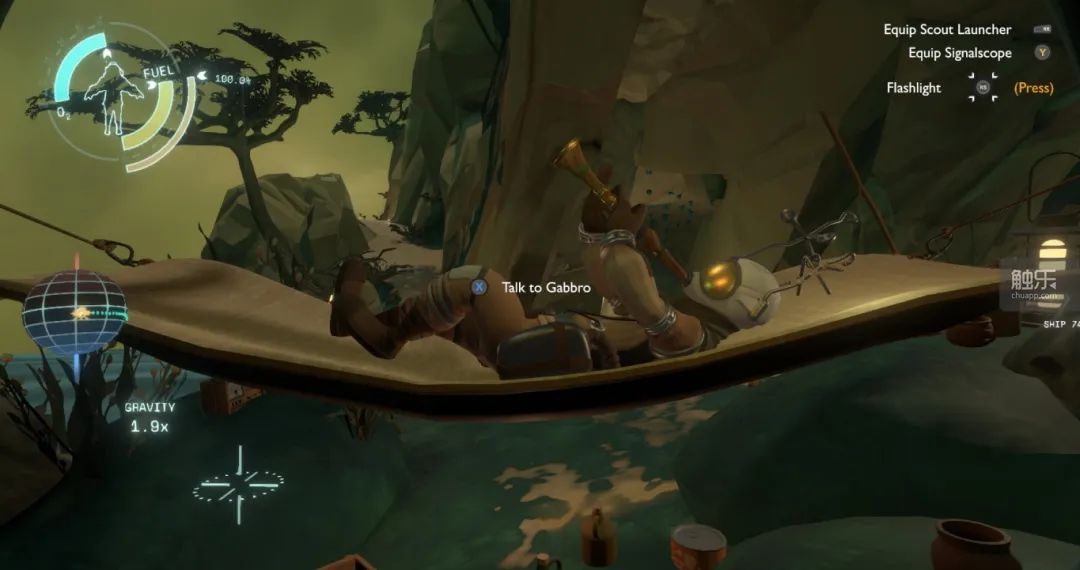Click the globe minimap sphere
1080x570 pixels.
(74, 311)
